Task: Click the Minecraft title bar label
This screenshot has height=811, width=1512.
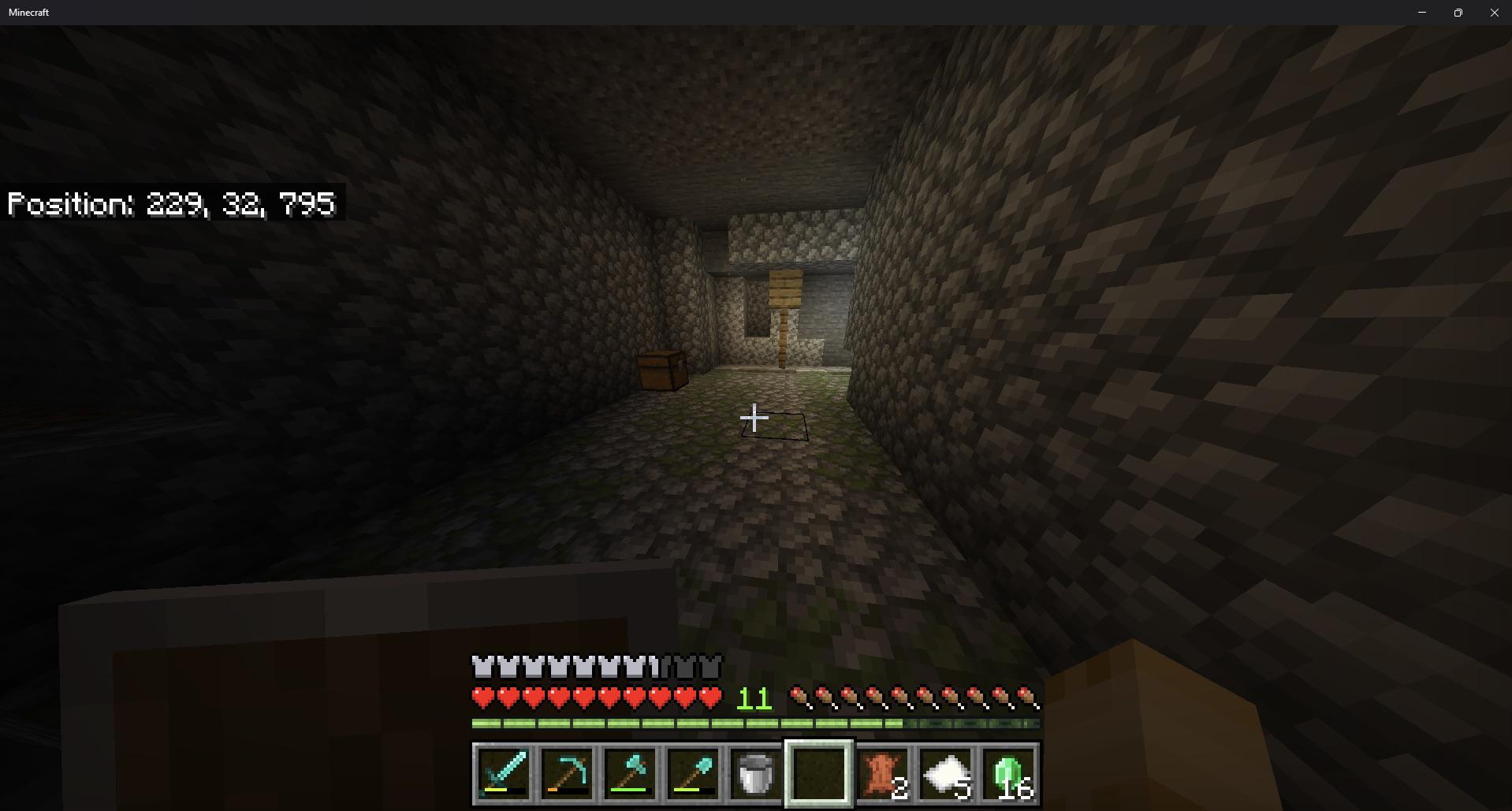Action: coord(29,12)
